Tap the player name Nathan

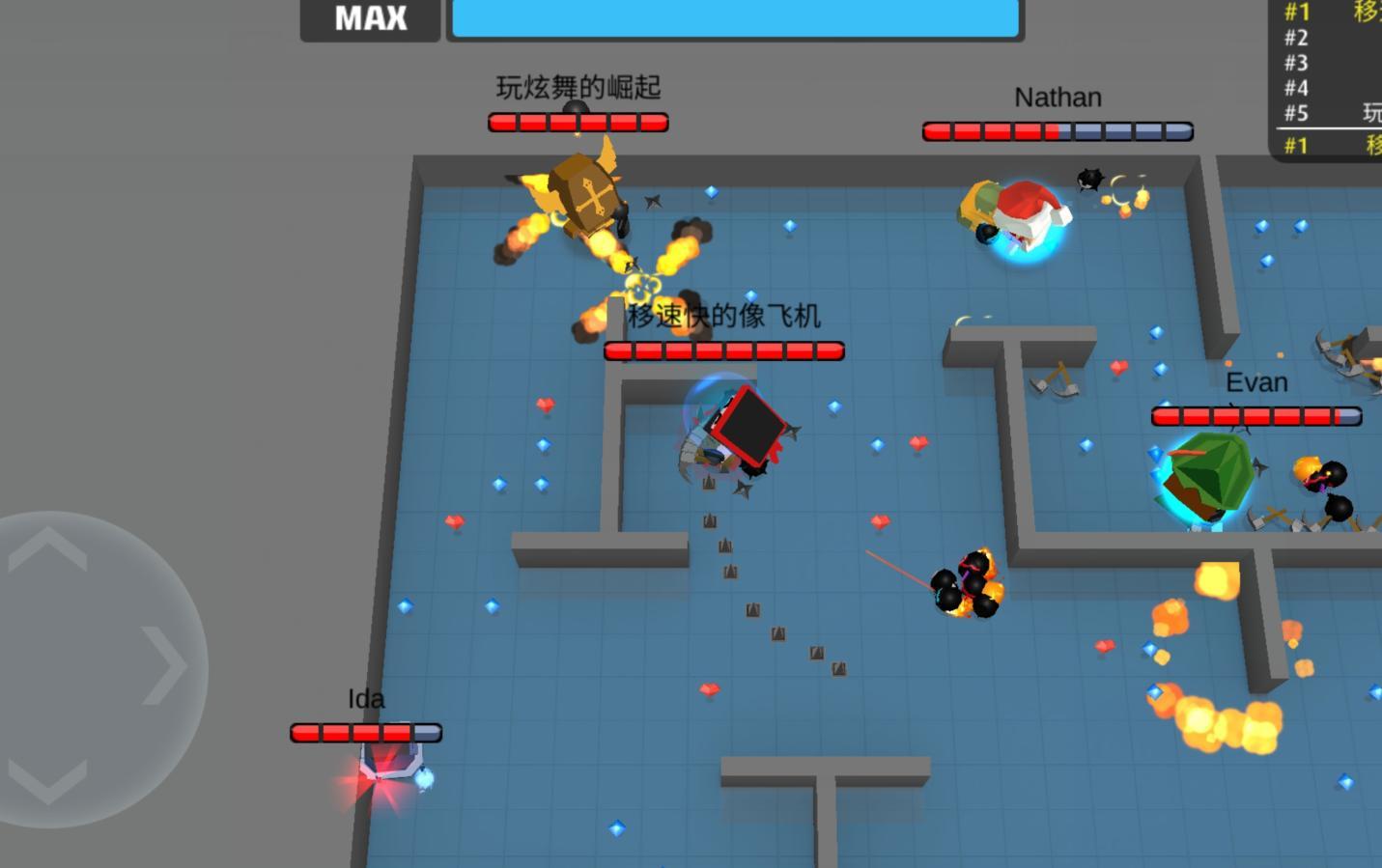[x=1057, y=97]
